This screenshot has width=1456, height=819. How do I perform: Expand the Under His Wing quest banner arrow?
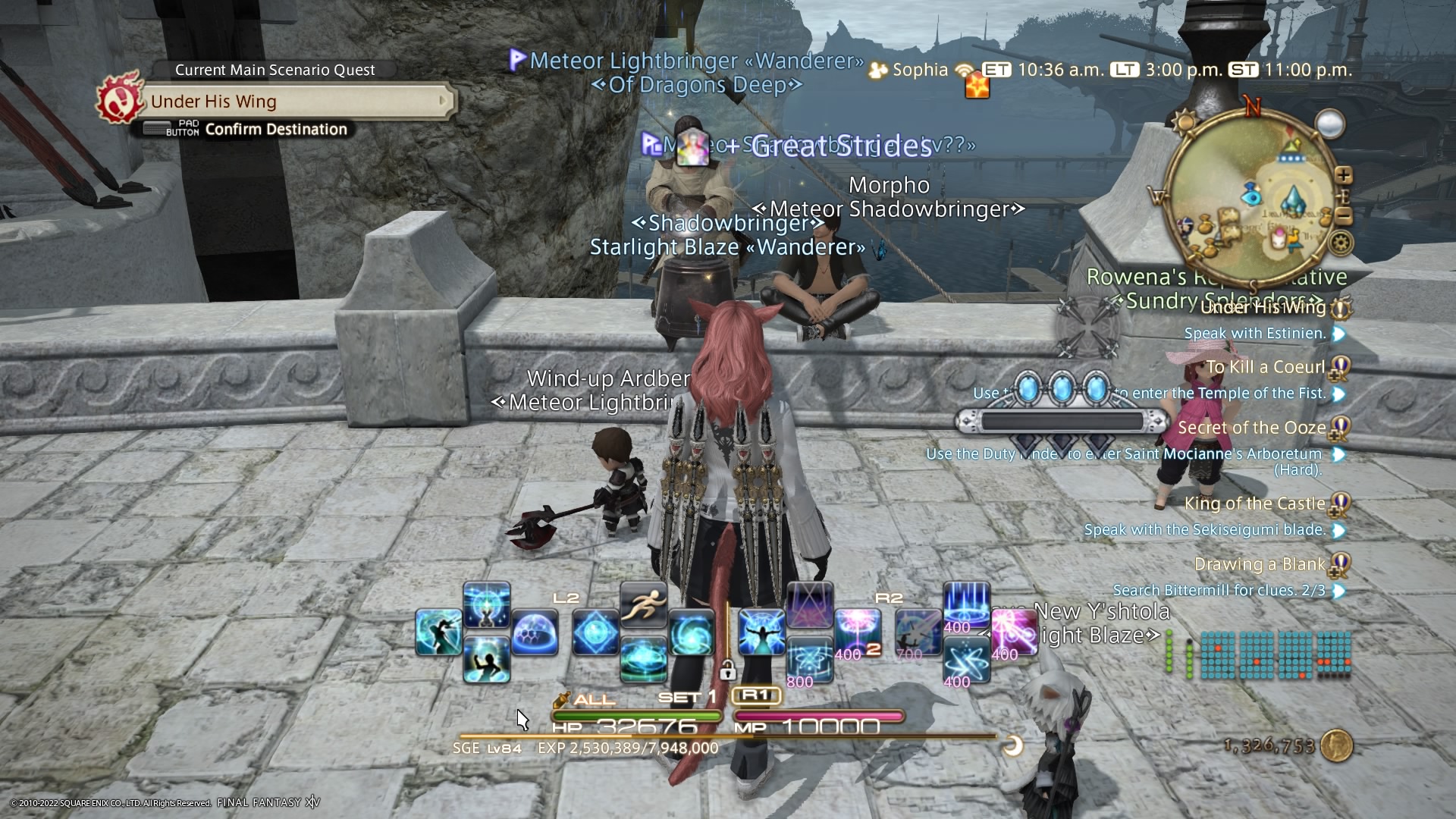click(x=442, y=102)
